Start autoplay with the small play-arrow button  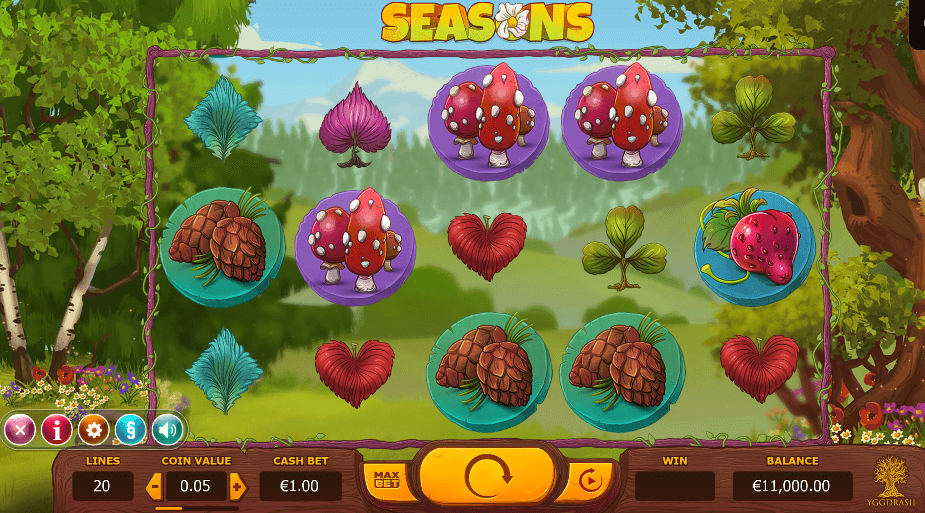point(591,481)
